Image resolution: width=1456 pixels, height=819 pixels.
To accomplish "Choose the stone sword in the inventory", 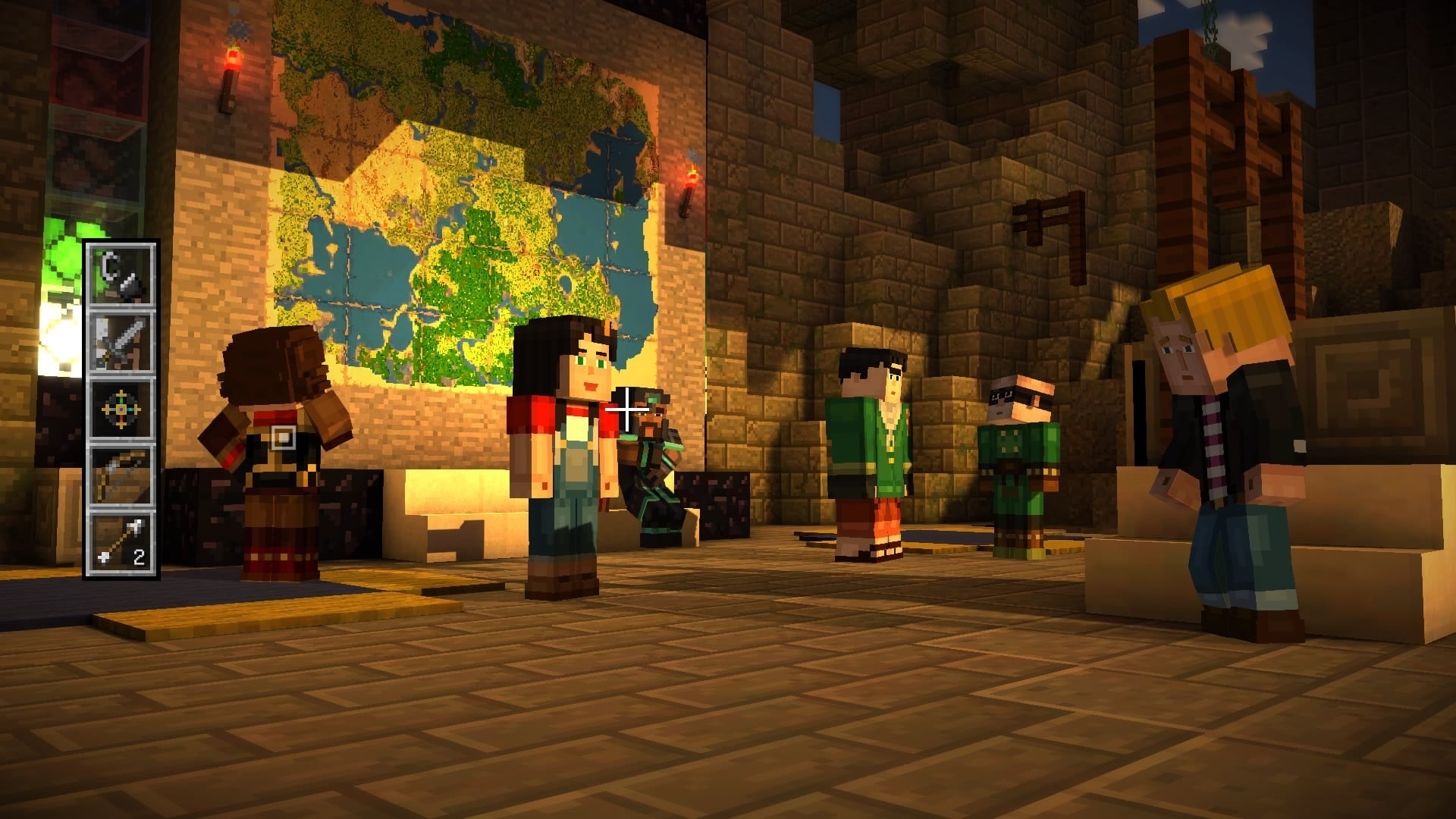I will [121, 342].
